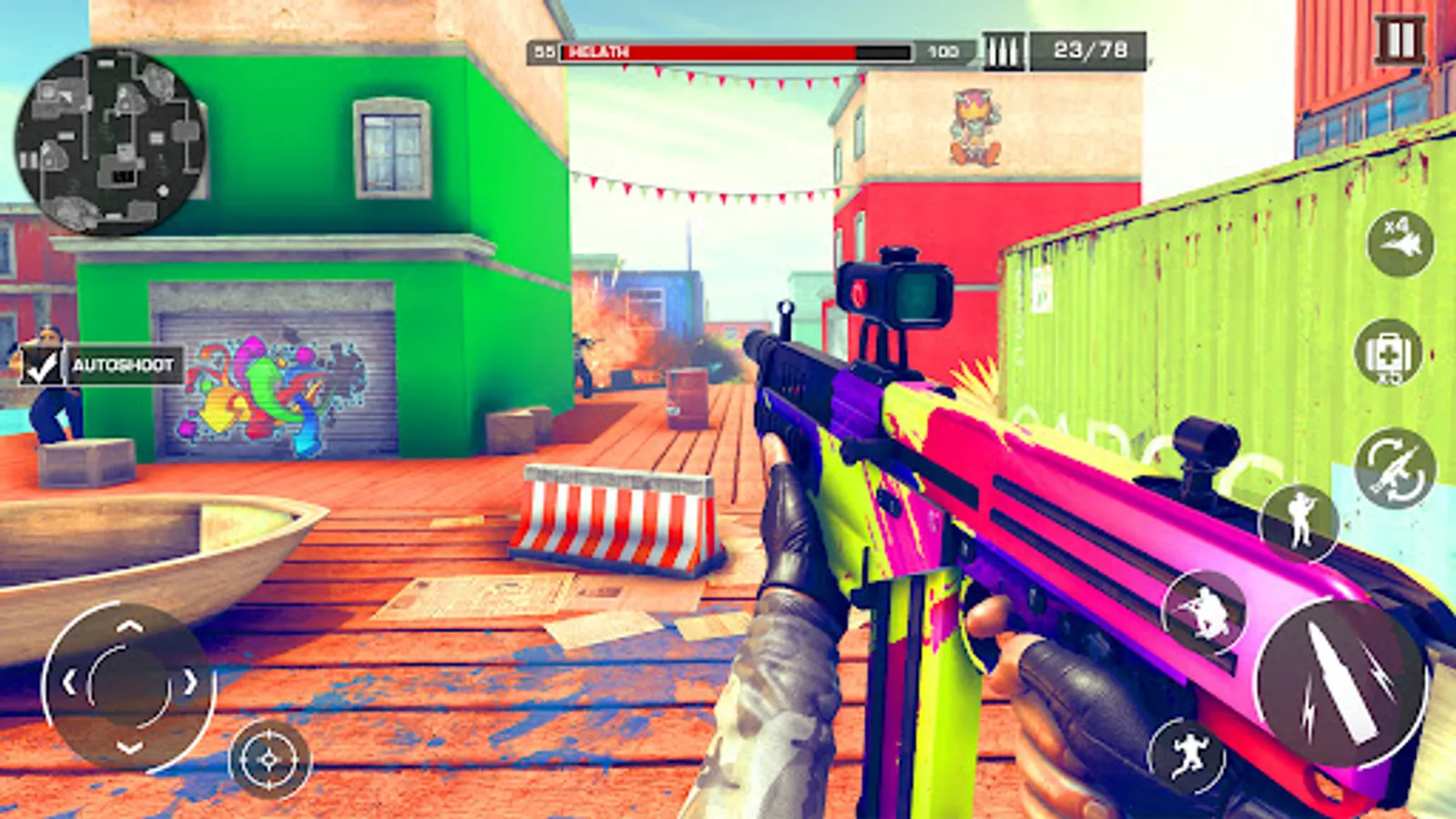Screen dimensions: 1456x819
Task: Tap the HELATH label on health bar
Action: point(596,53)
